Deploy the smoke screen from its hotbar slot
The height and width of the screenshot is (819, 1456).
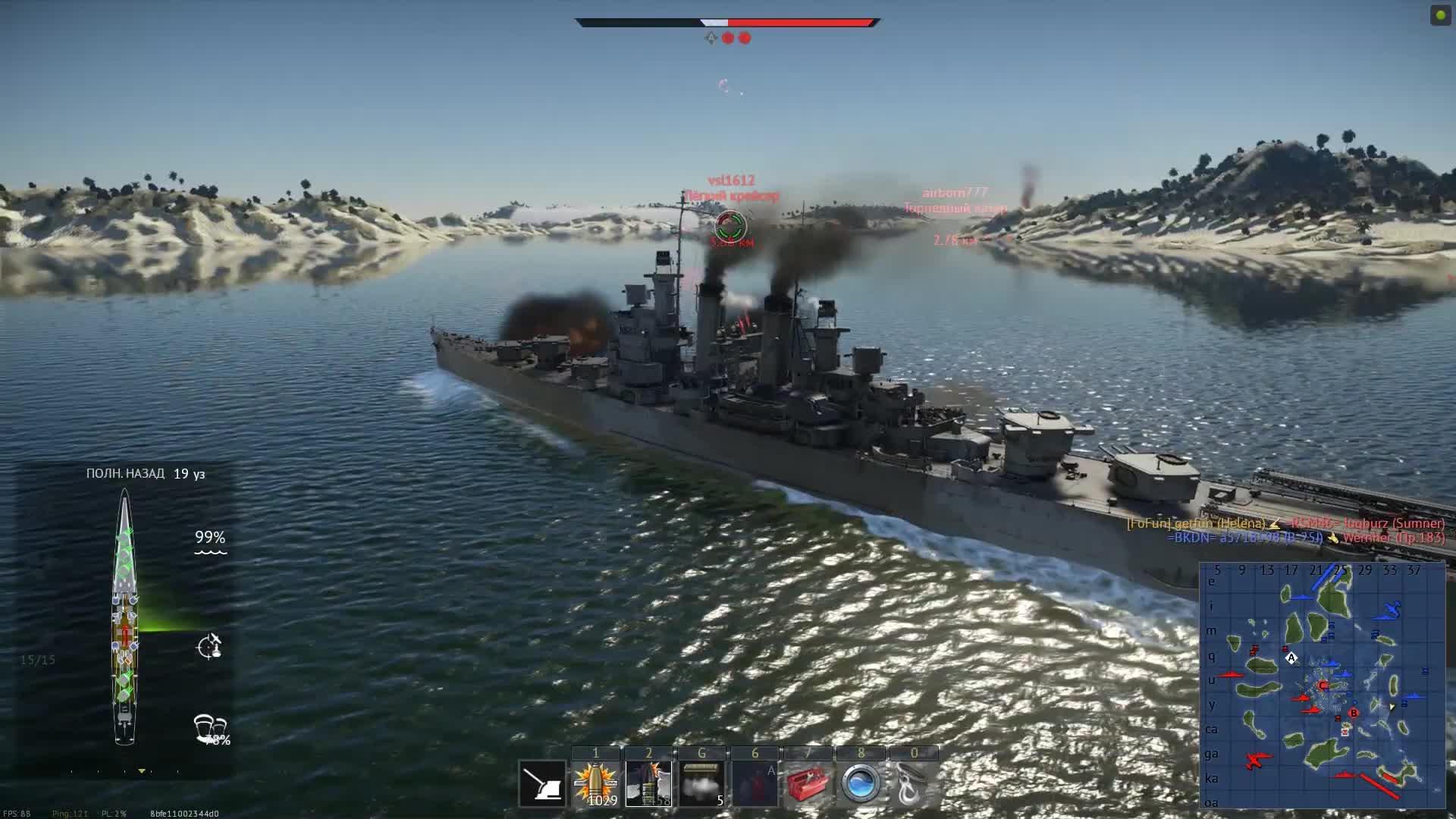tap(701, 783)
